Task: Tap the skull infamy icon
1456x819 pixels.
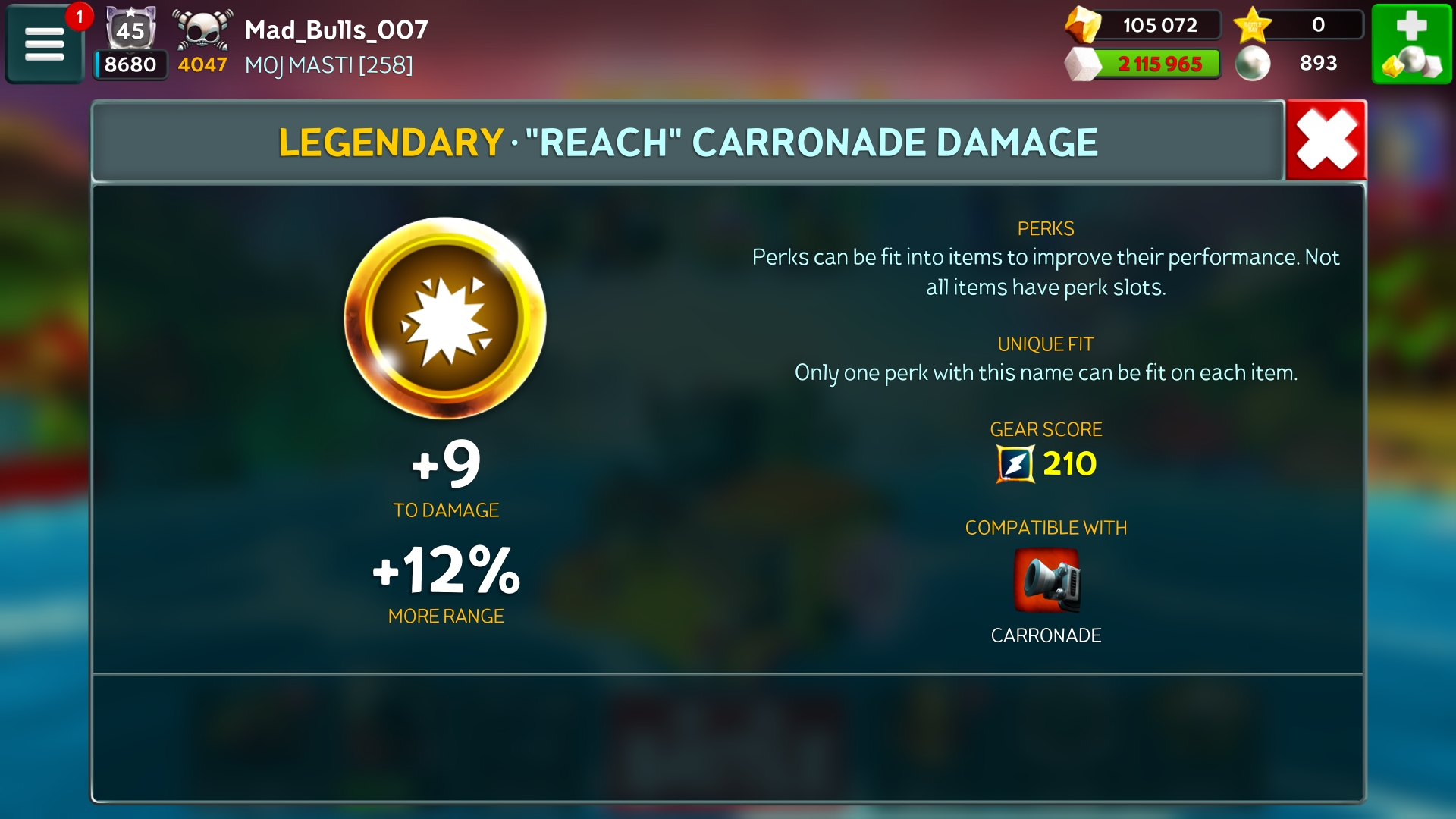Action: click(202, 30)
